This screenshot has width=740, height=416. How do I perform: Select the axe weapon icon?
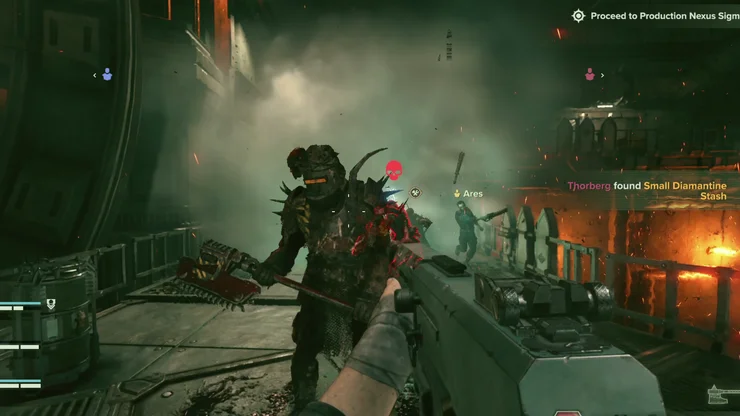[721, 394]
